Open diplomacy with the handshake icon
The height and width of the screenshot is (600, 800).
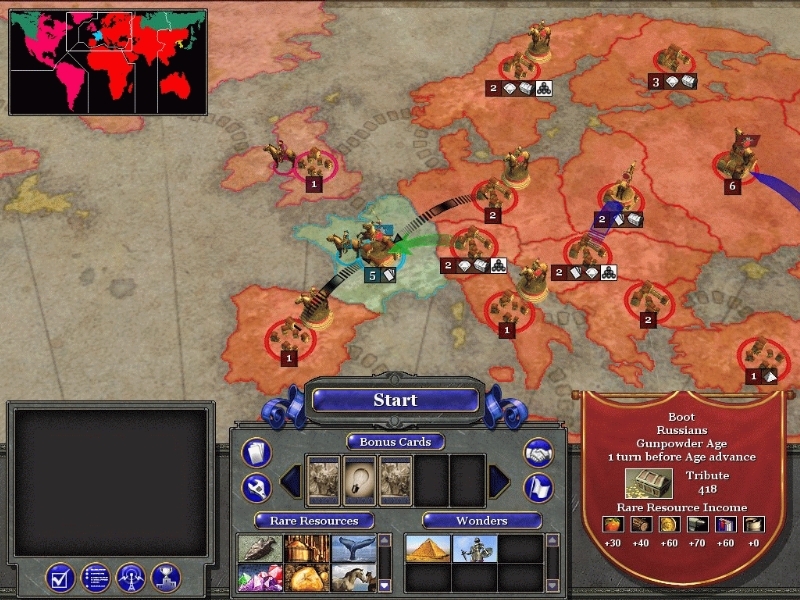point(540,453)
